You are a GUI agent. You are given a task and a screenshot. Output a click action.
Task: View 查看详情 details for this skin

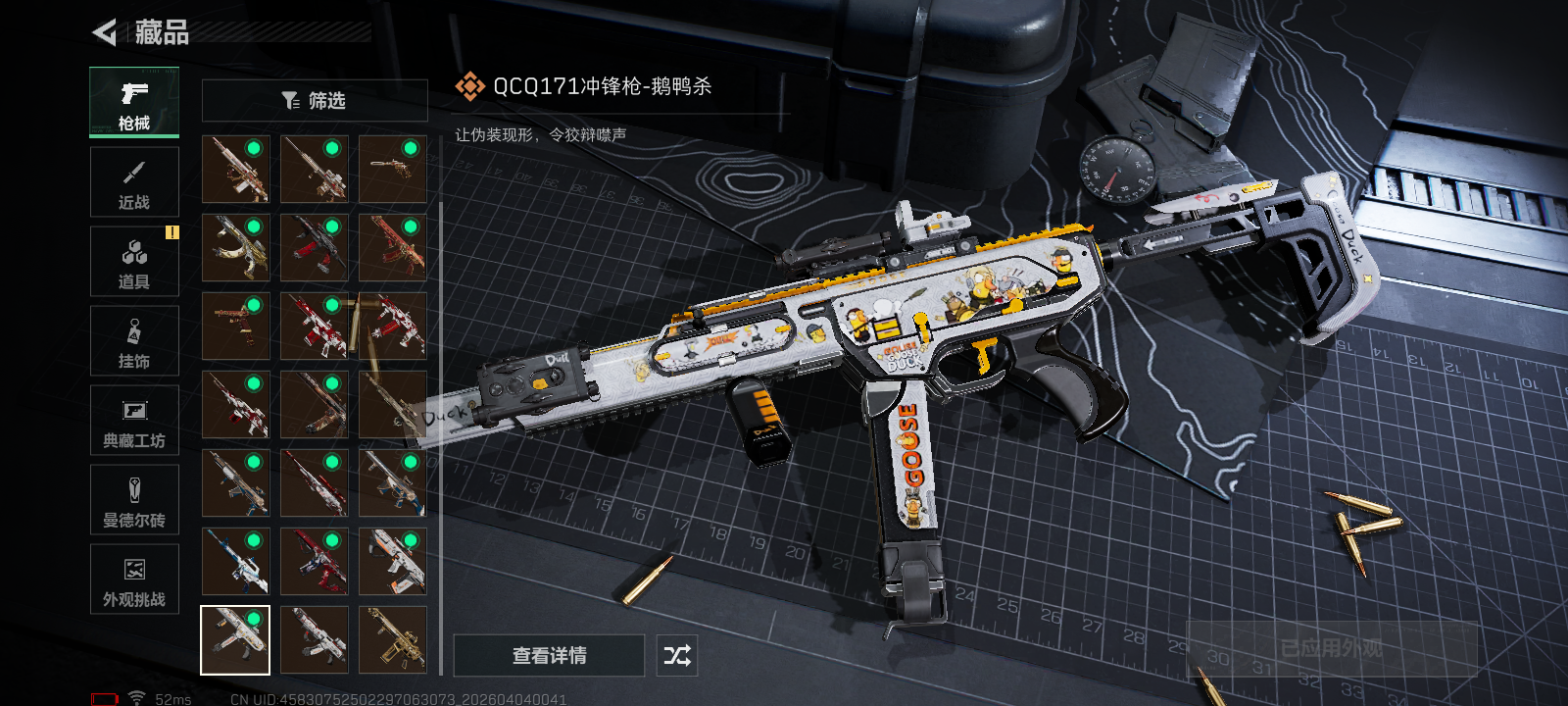click(549, 655)
